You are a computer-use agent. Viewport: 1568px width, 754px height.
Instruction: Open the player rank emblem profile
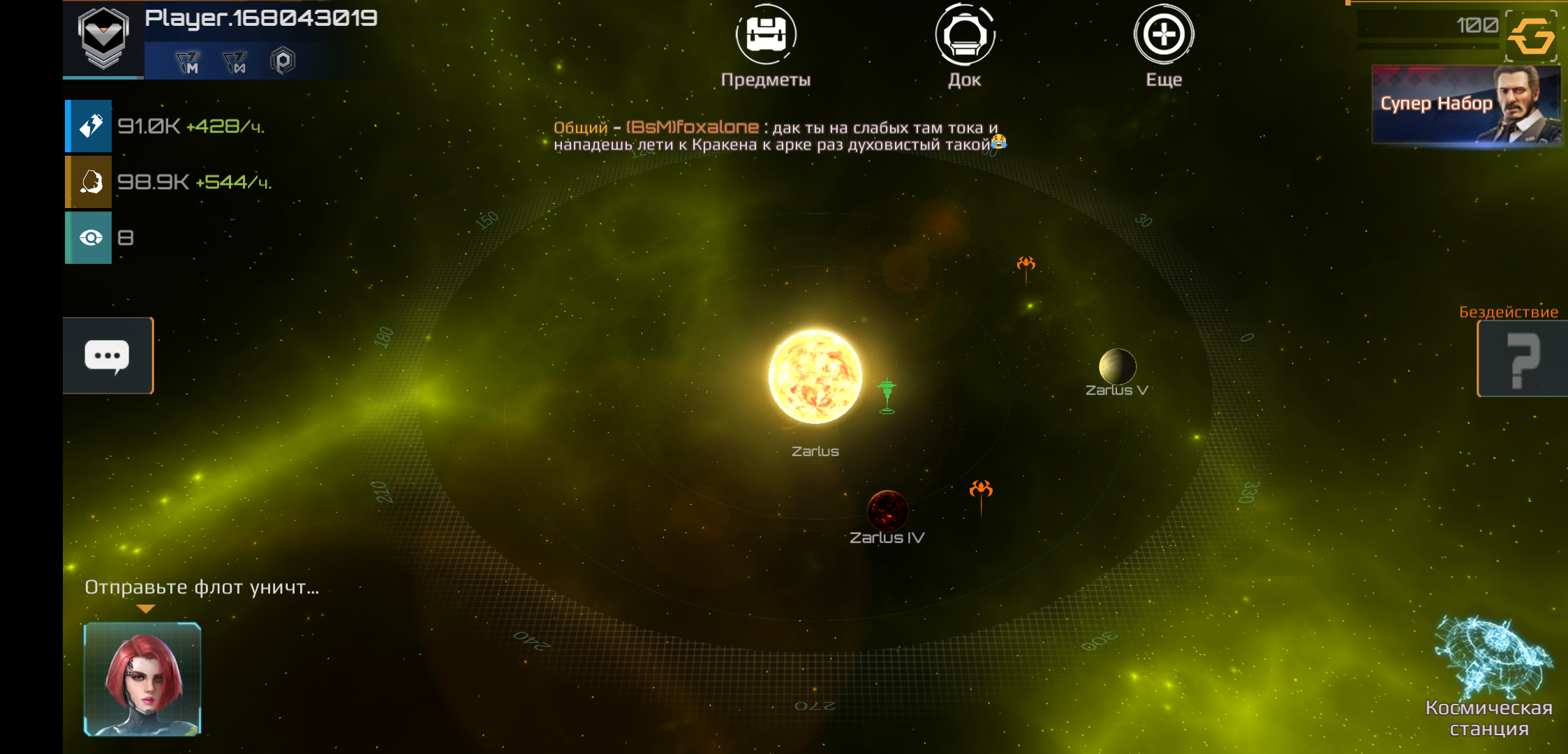103,38
